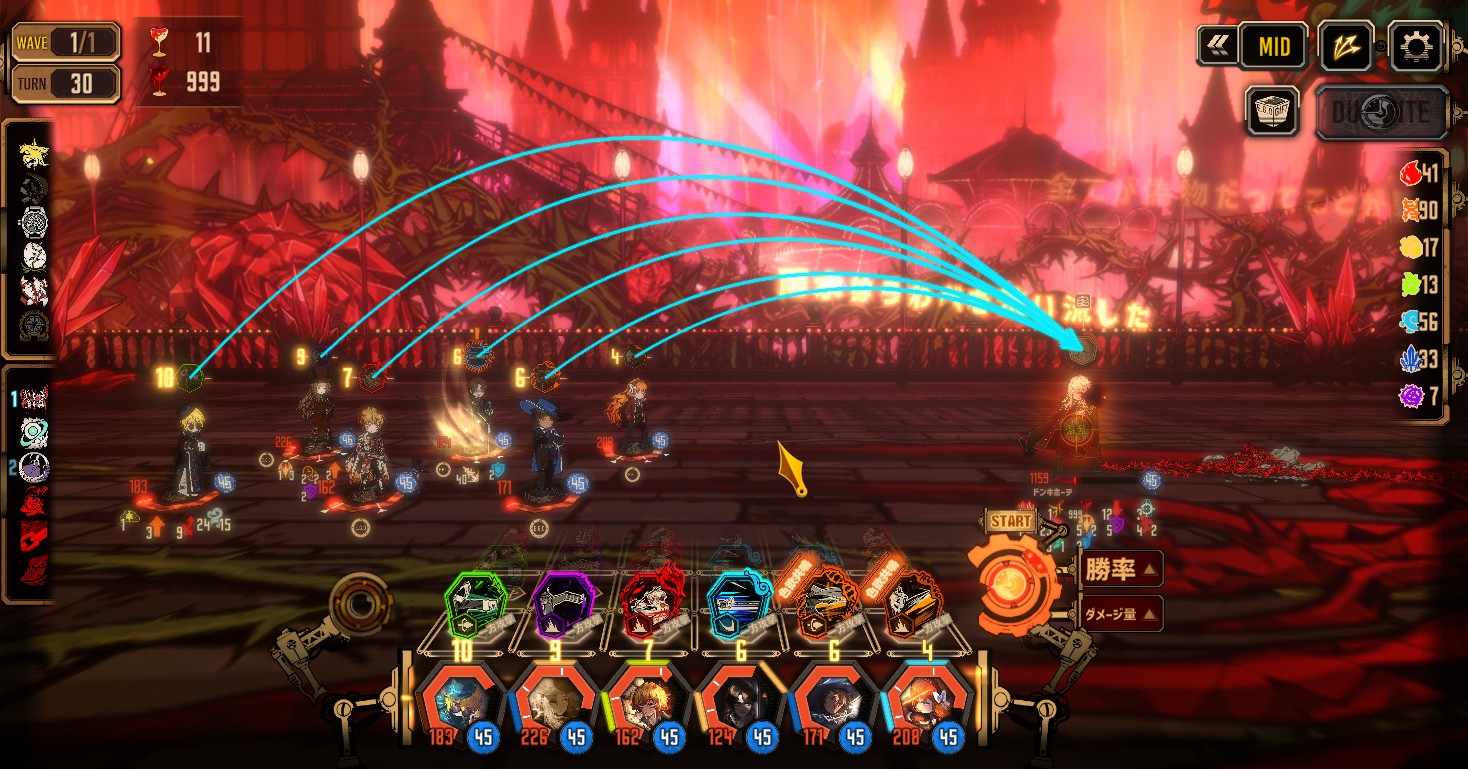Select the red flaming skill with speed 7

[x=650, y=605]
